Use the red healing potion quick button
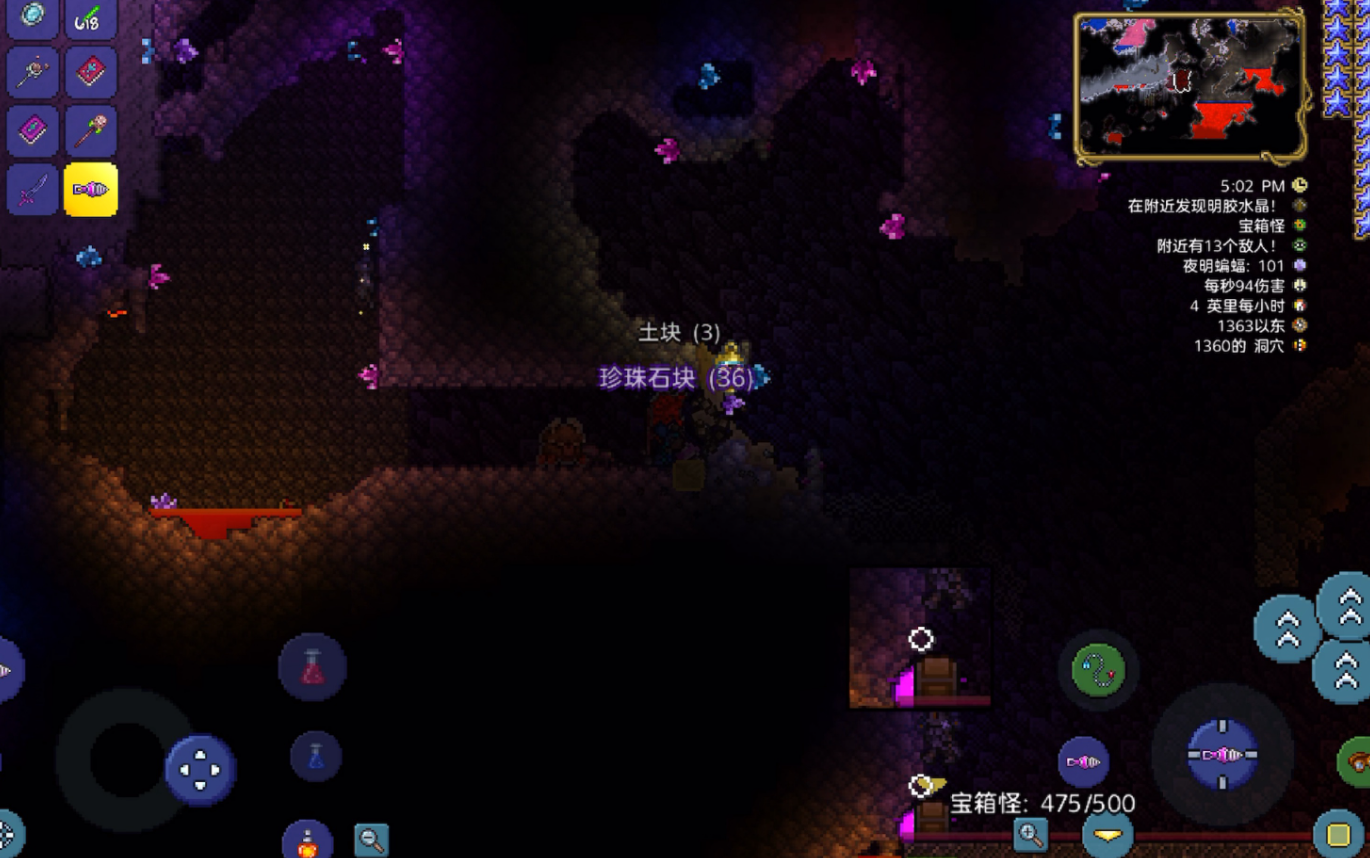 point(313,666)
